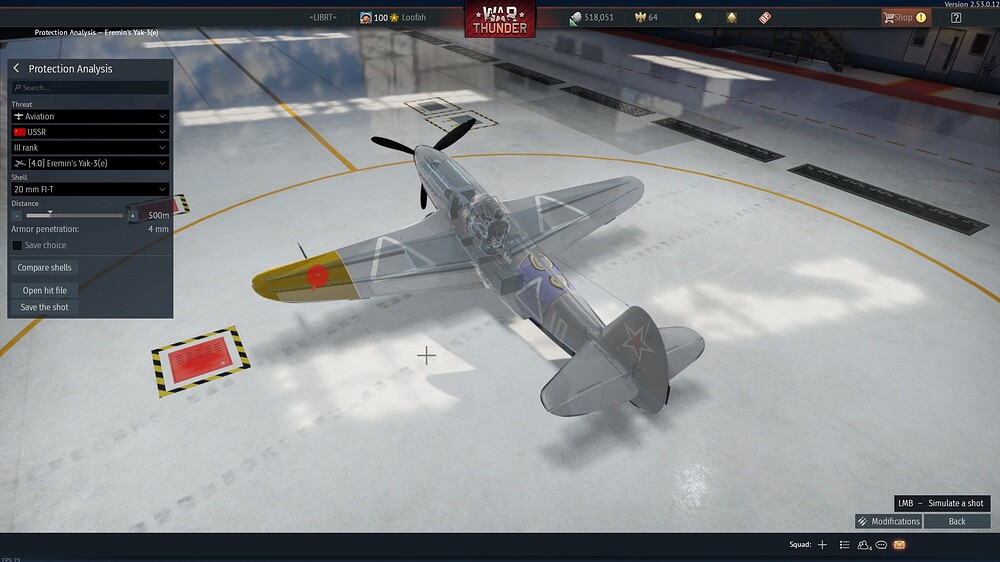The height and width of the screenshot is (562, 1000).
Task: Toggle the Save choice checkbox
Action: click(17, 245)
